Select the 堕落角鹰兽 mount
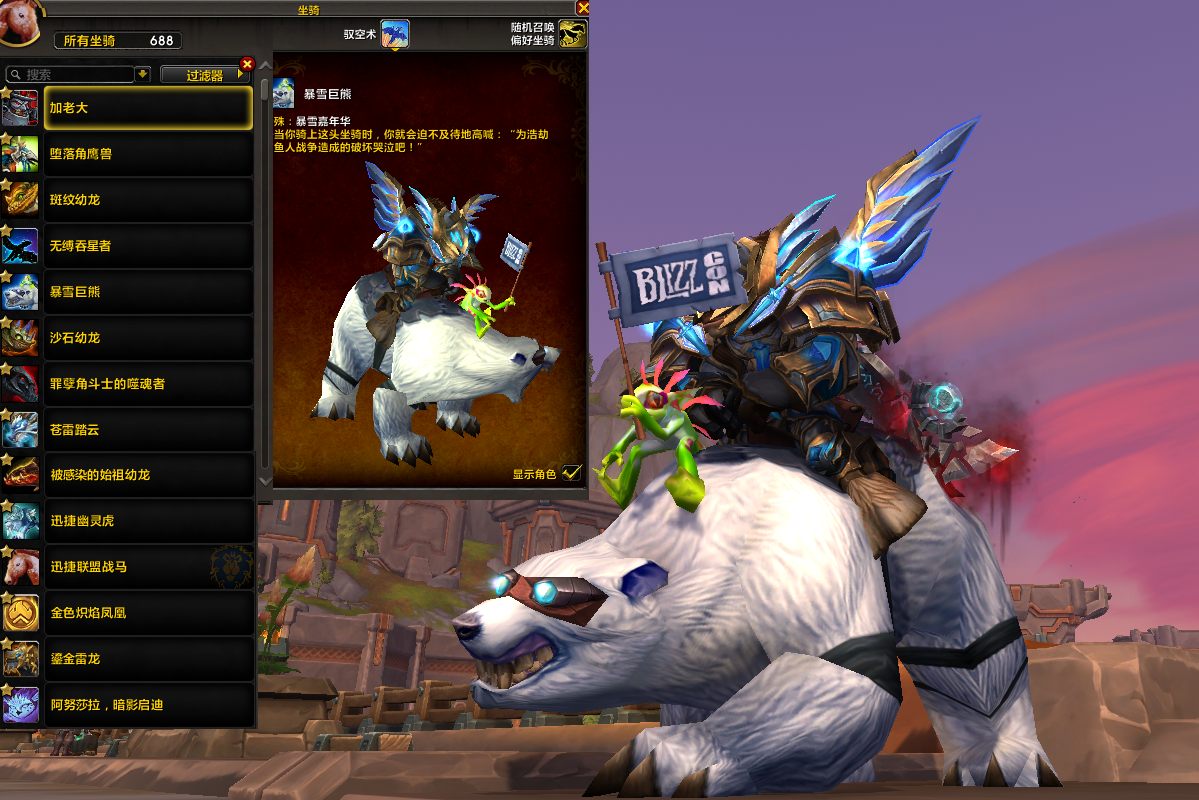 pyautogui.click(x=148, y=154)
